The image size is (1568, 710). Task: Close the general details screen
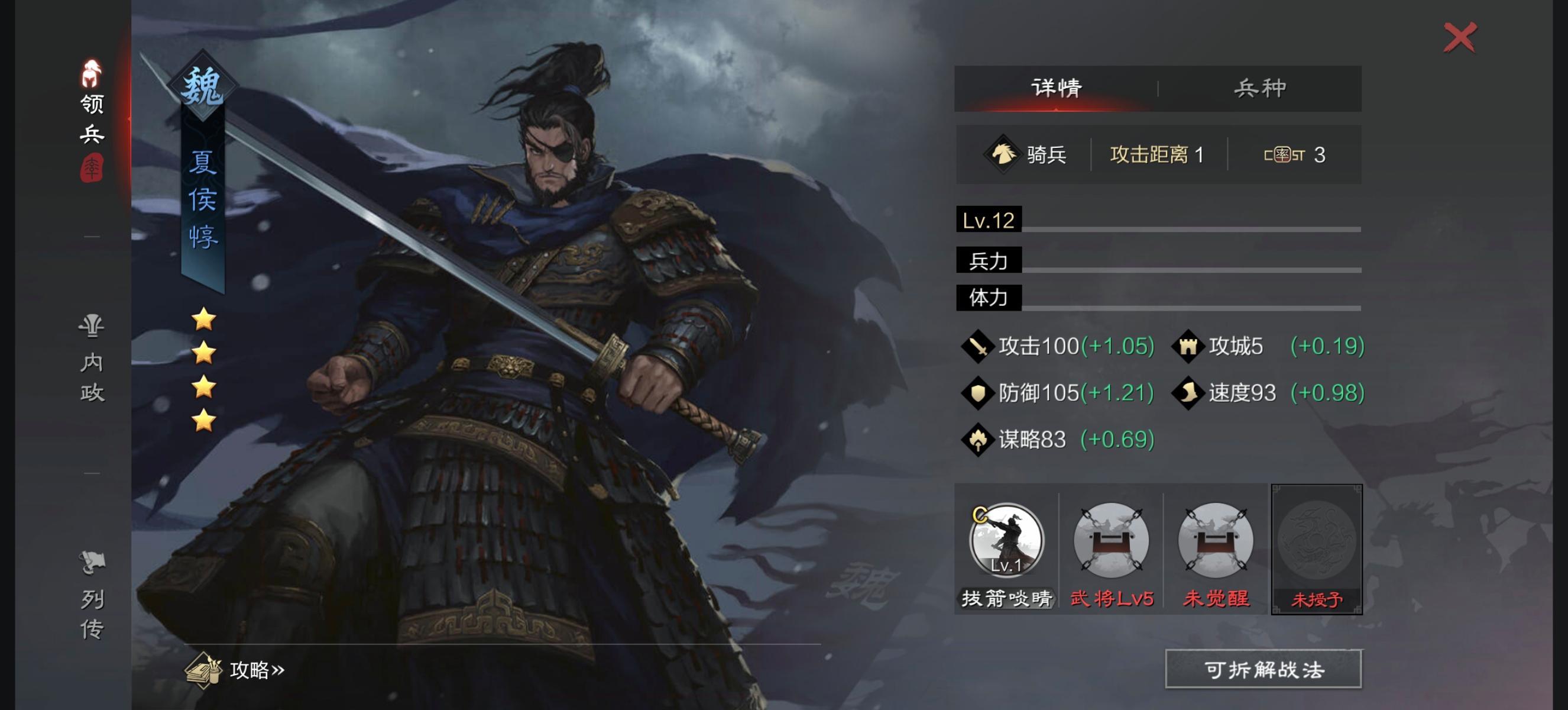point(1459,38)
